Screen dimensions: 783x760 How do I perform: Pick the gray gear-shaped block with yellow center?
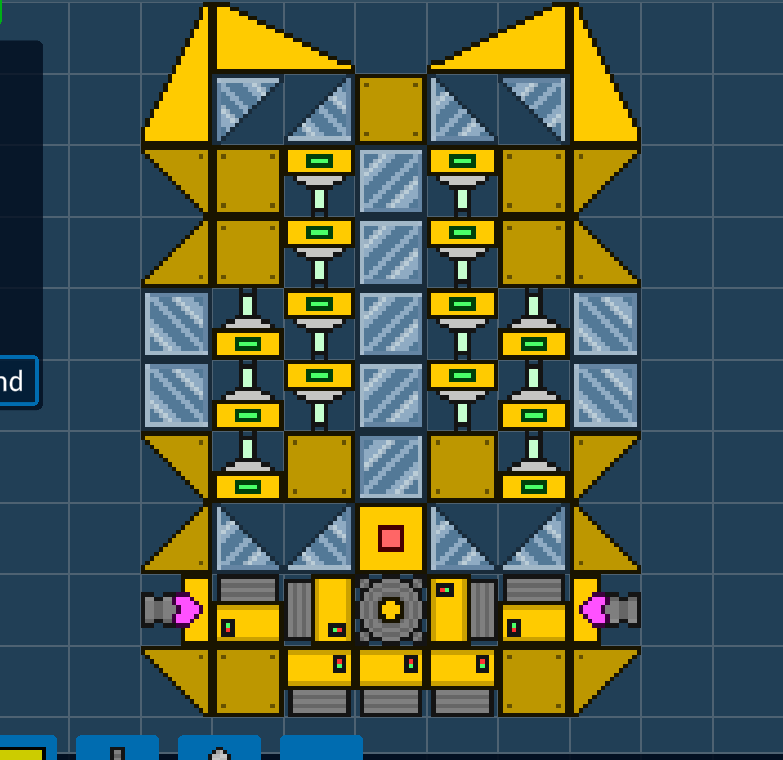coord(391,609)
